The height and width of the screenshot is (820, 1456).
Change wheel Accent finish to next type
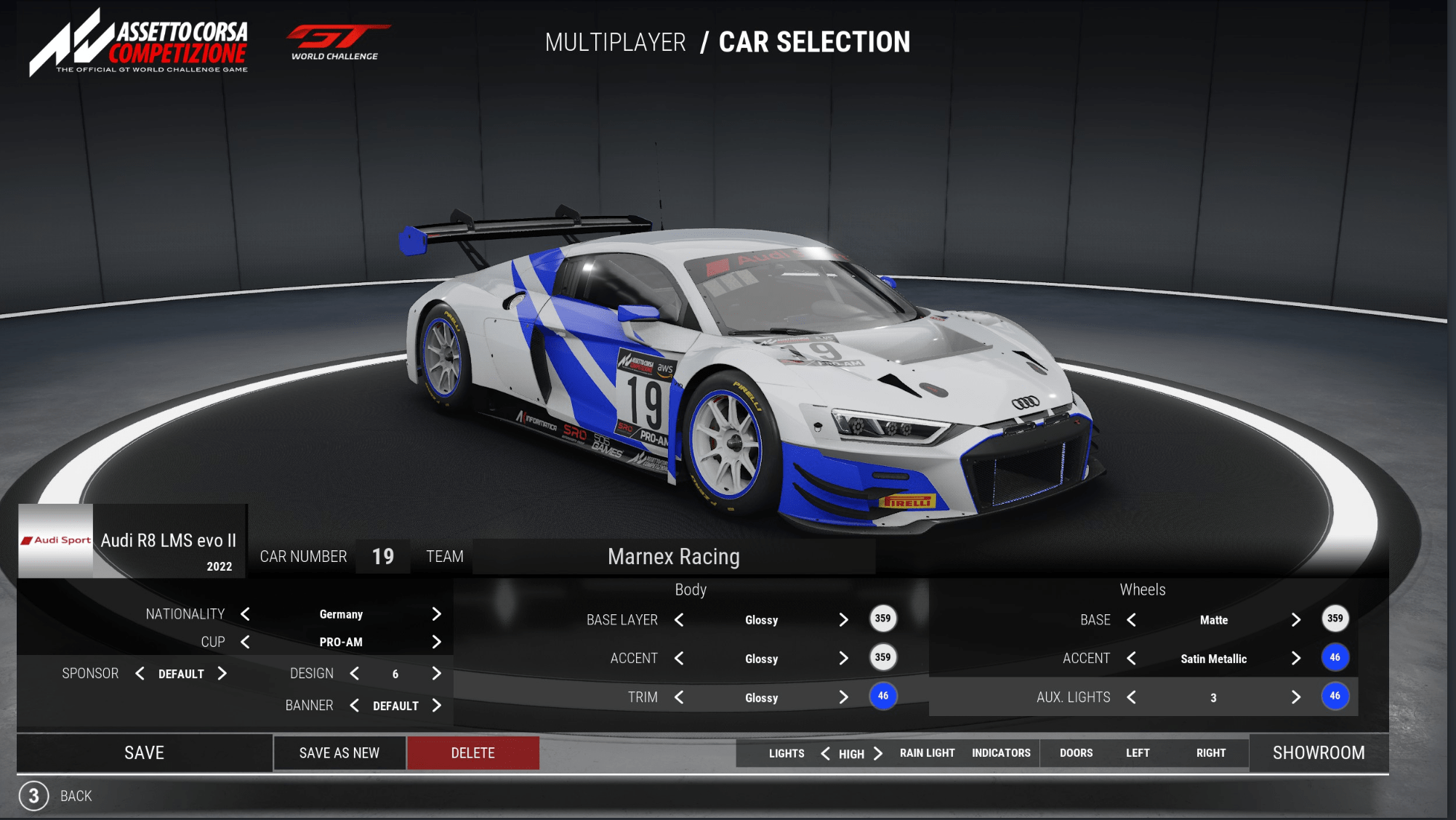[x=1295, y=659]
